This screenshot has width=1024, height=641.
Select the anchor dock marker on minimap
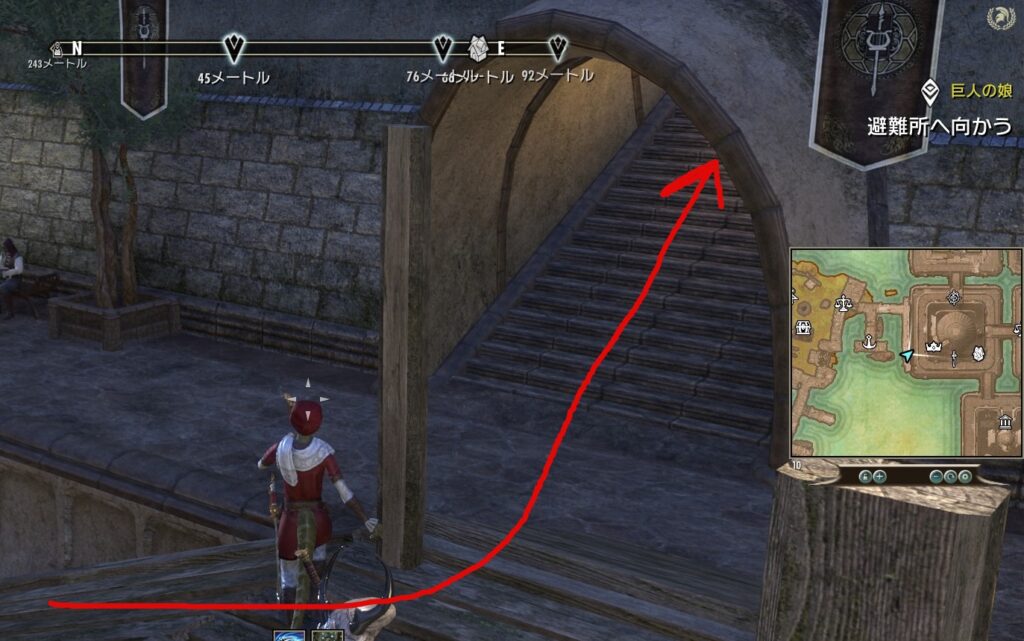click(870, 342)
